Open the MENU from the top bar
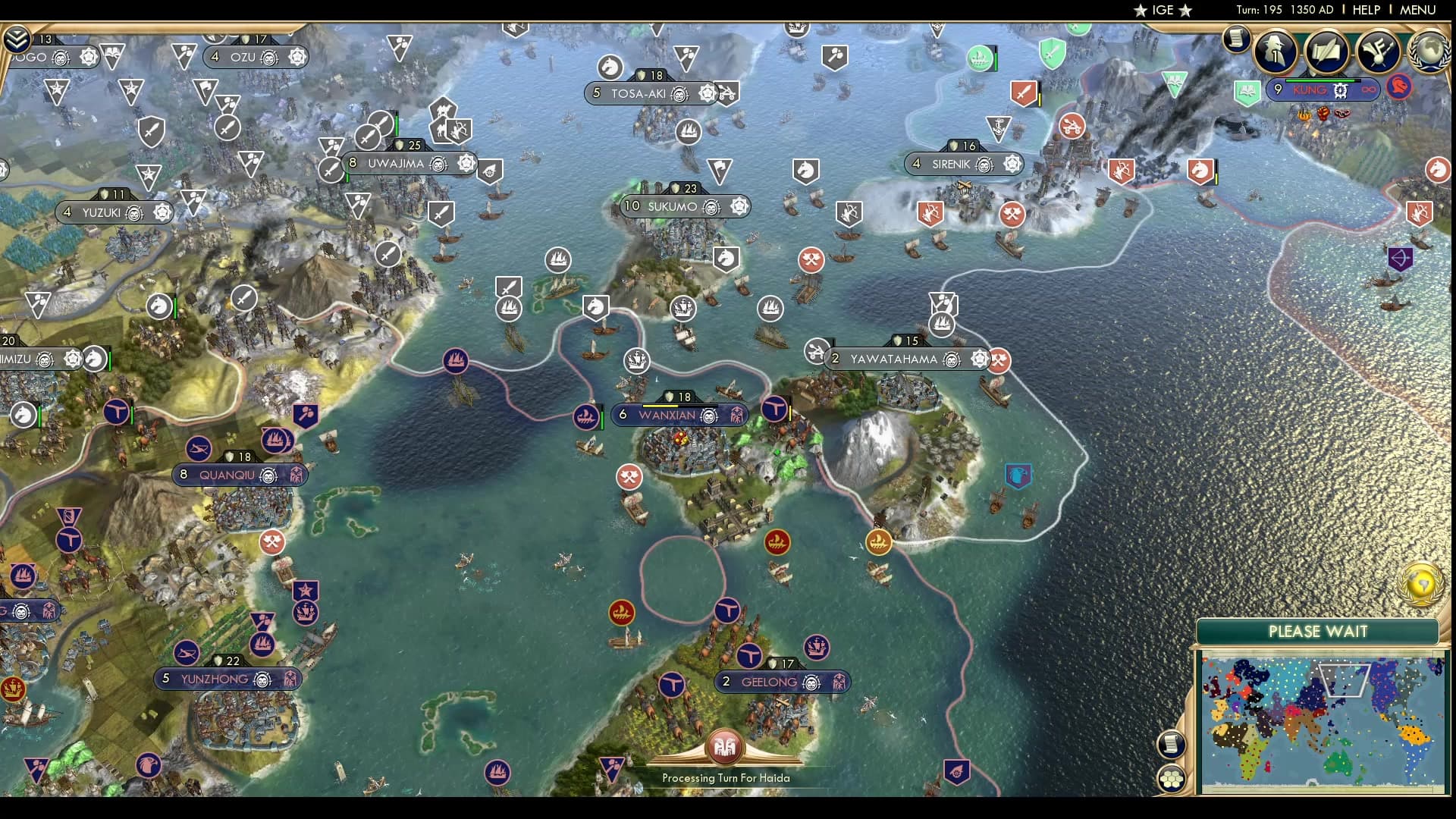The image size is (1456, 819). coord(1417,10)
